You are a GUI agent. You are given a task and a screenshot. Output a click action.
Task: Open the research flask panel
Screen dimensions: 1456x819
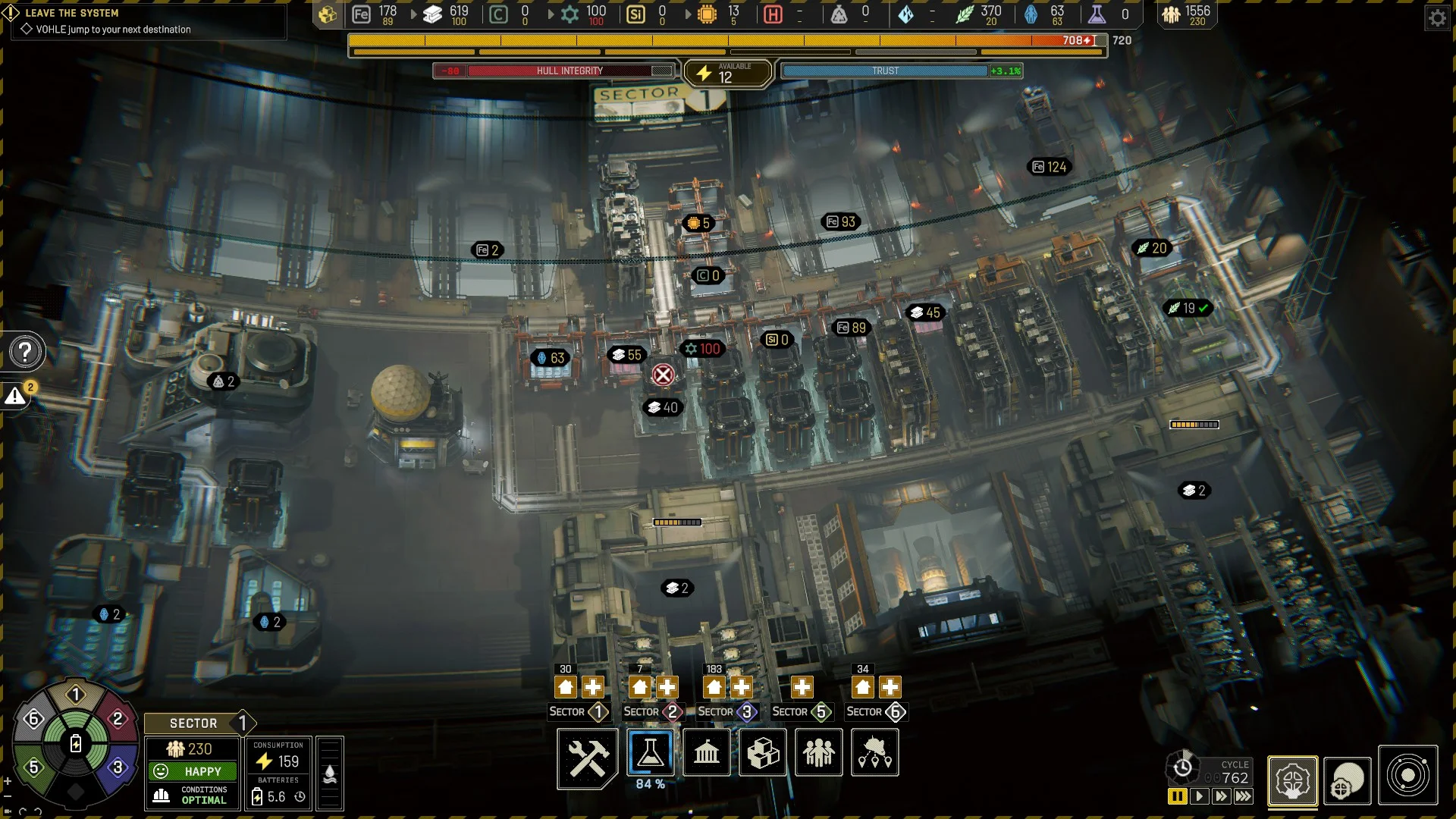(x=650, y=753)
